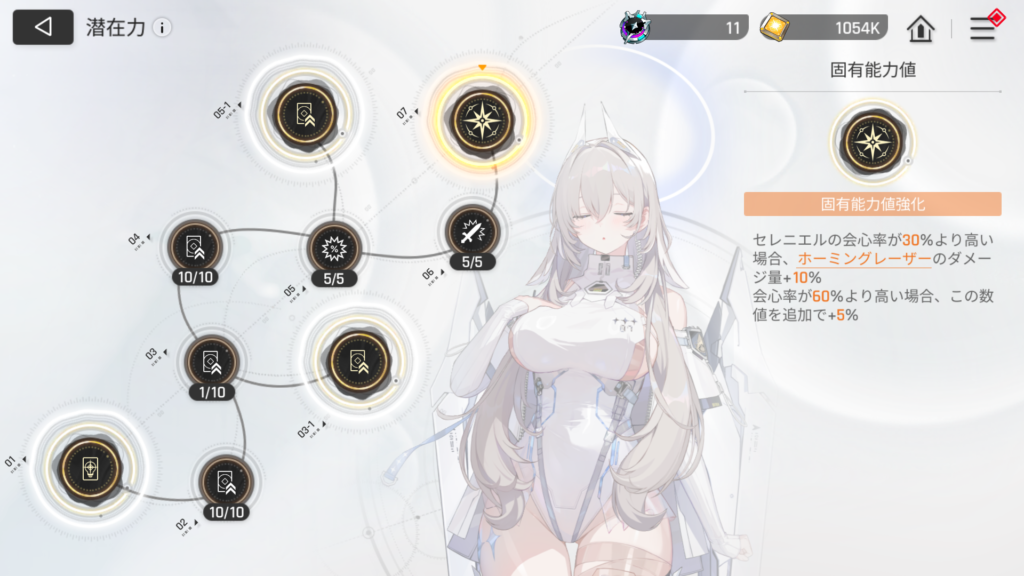Pick node 04 showing 10/10

(x=196, y=245)
